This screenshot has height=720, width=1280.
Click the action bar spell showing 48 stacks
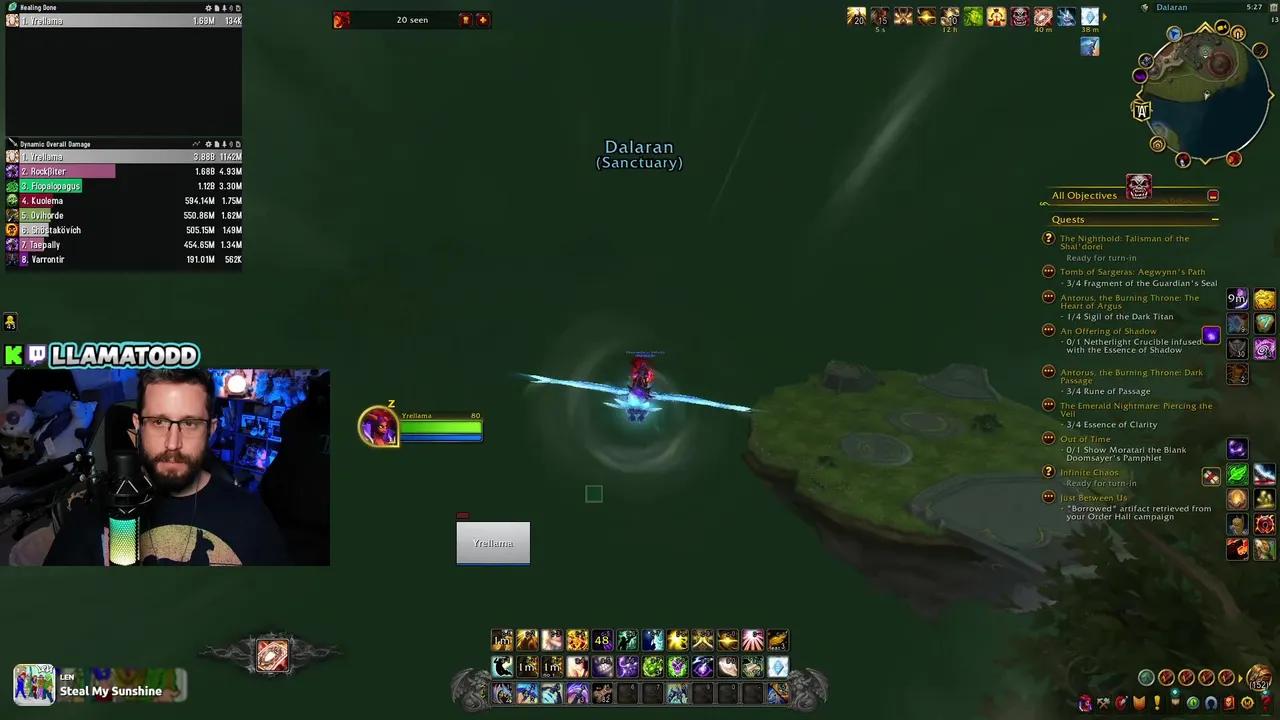[601, 640]
